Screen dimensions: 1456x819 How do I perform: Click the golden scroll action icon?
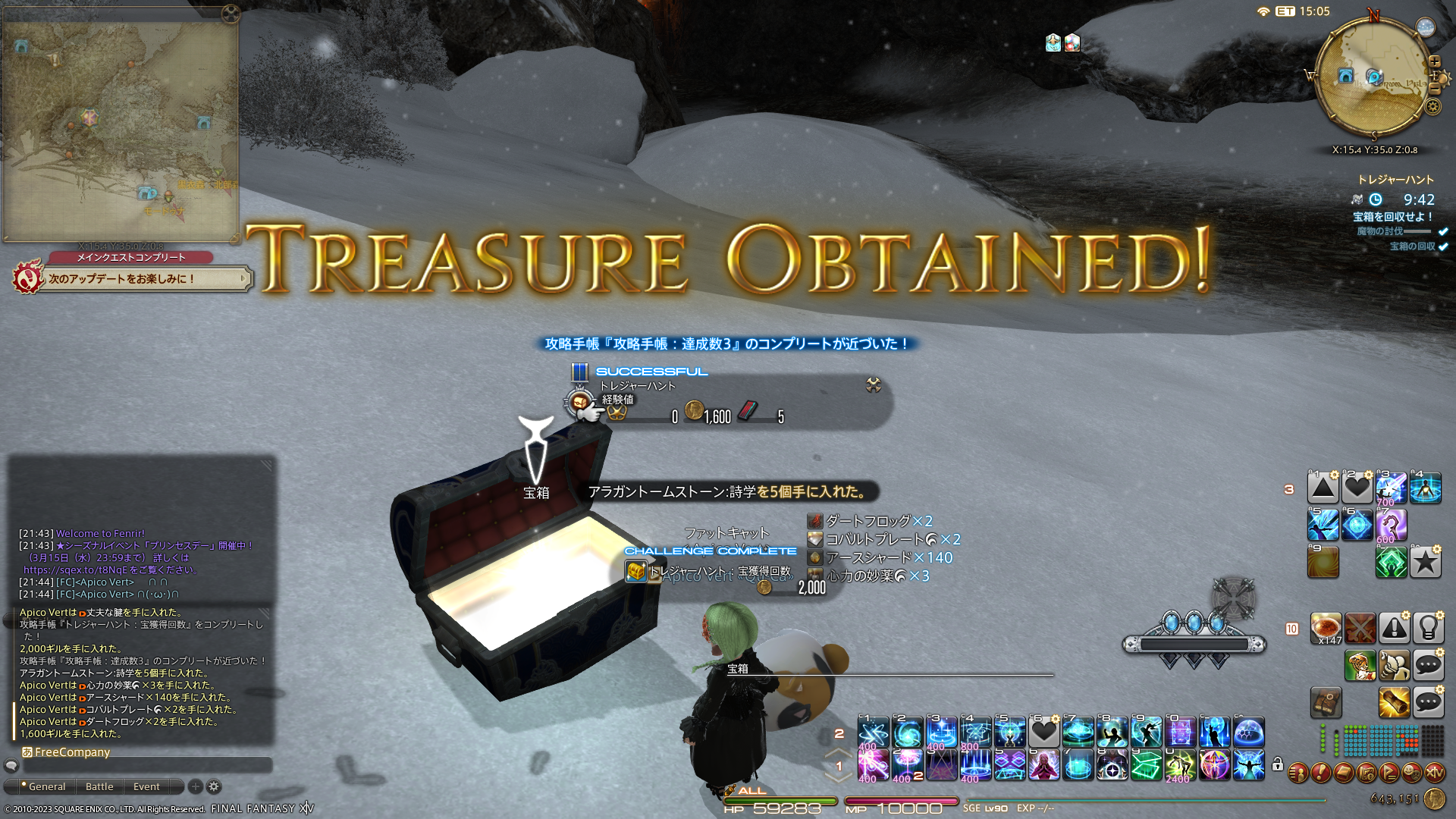[x=1394, y=702]
